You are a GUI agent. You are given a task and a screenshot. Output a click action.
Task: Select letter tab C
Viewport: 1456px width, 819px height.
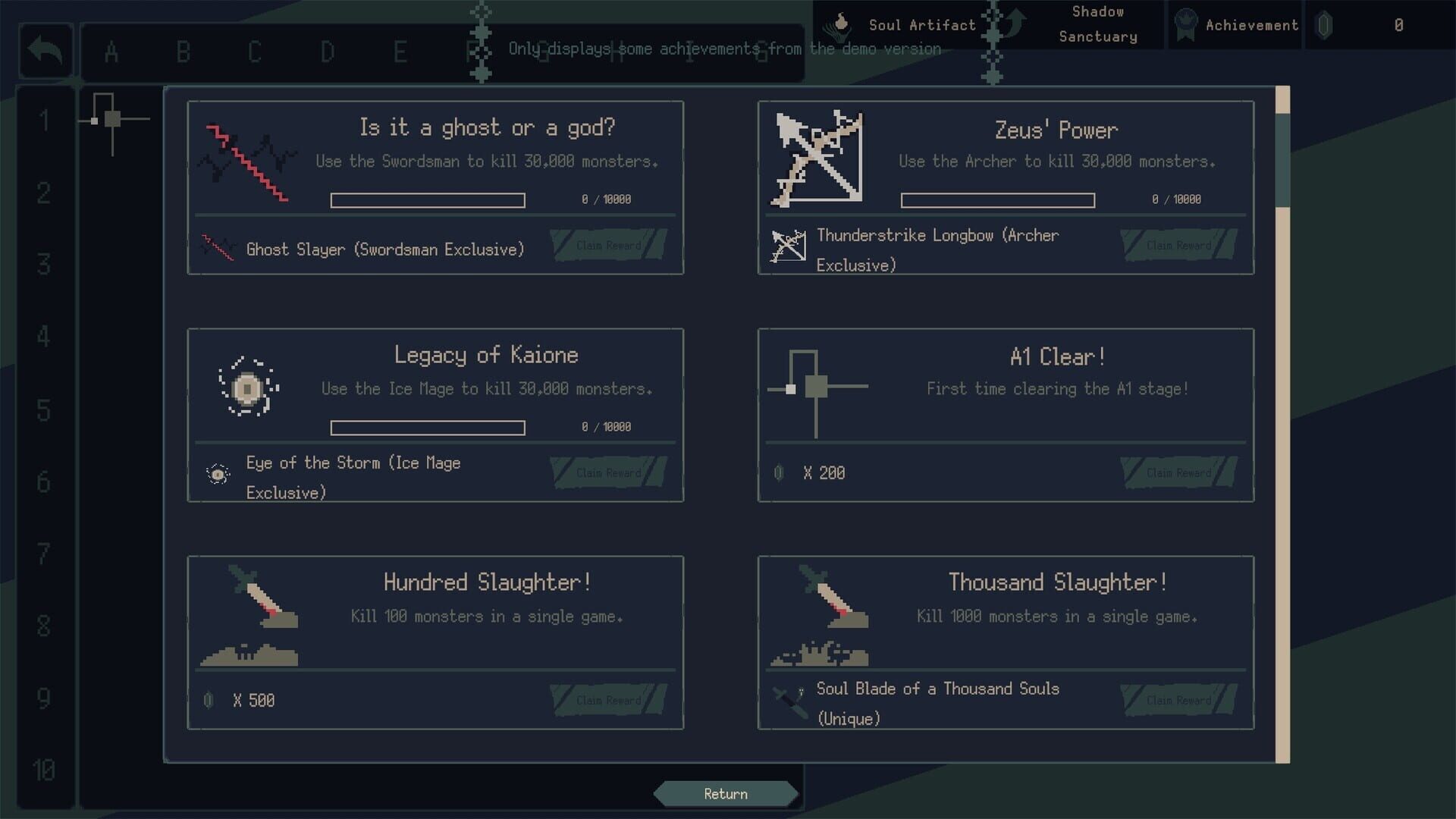coord(254,52)
